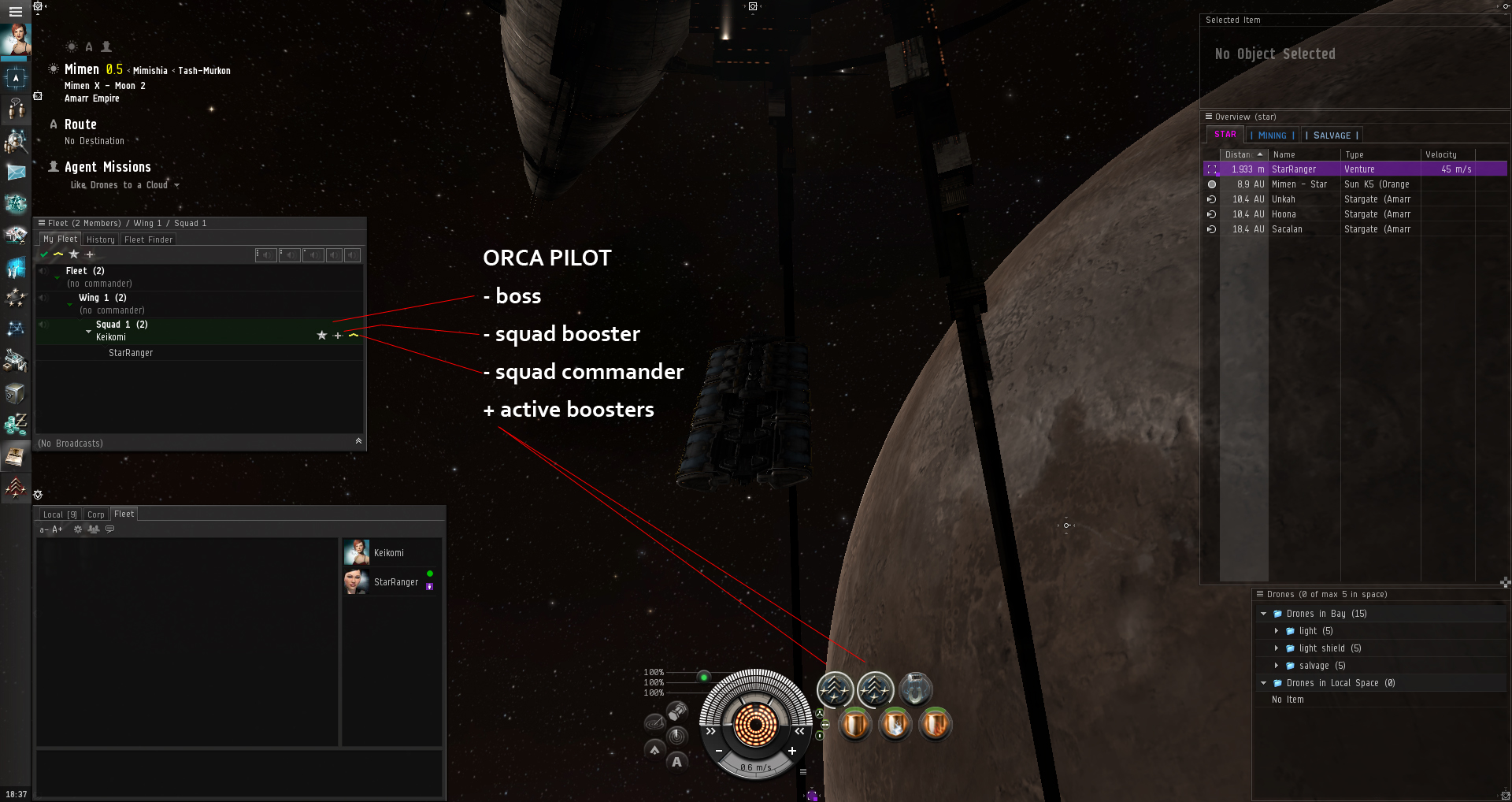Increase ship speed with the plus button

(792, 751)
